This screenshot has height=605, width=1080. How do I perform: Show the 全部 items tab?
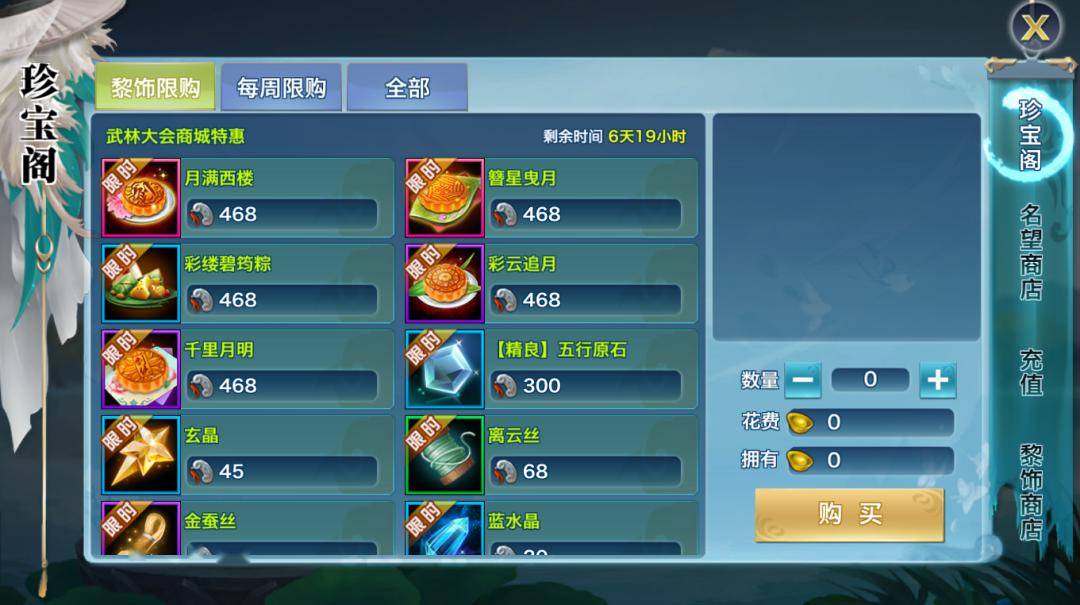(x=407, y=88)
